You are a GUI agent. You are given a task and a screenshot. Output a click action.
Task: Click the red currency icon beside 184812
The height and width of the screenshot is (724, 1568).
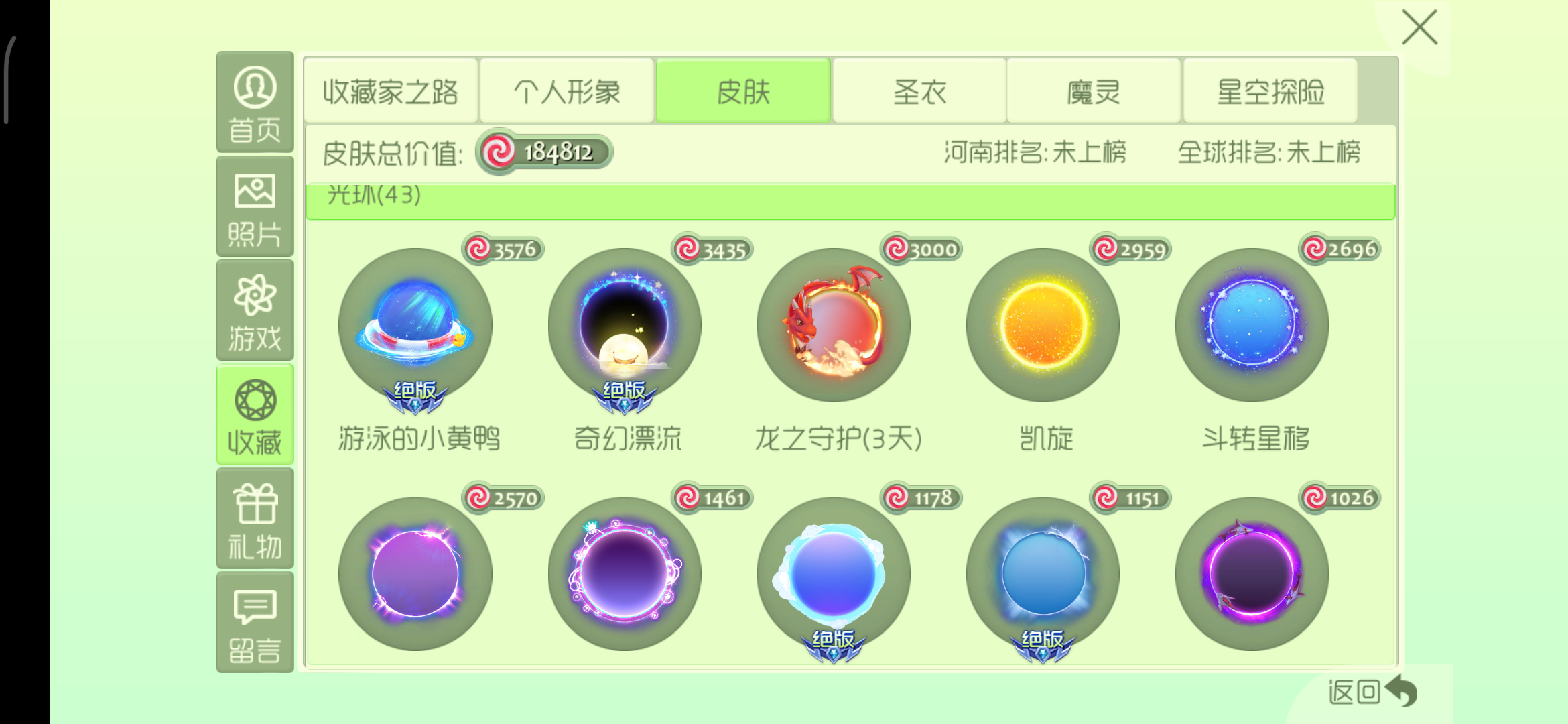[499, 153]
